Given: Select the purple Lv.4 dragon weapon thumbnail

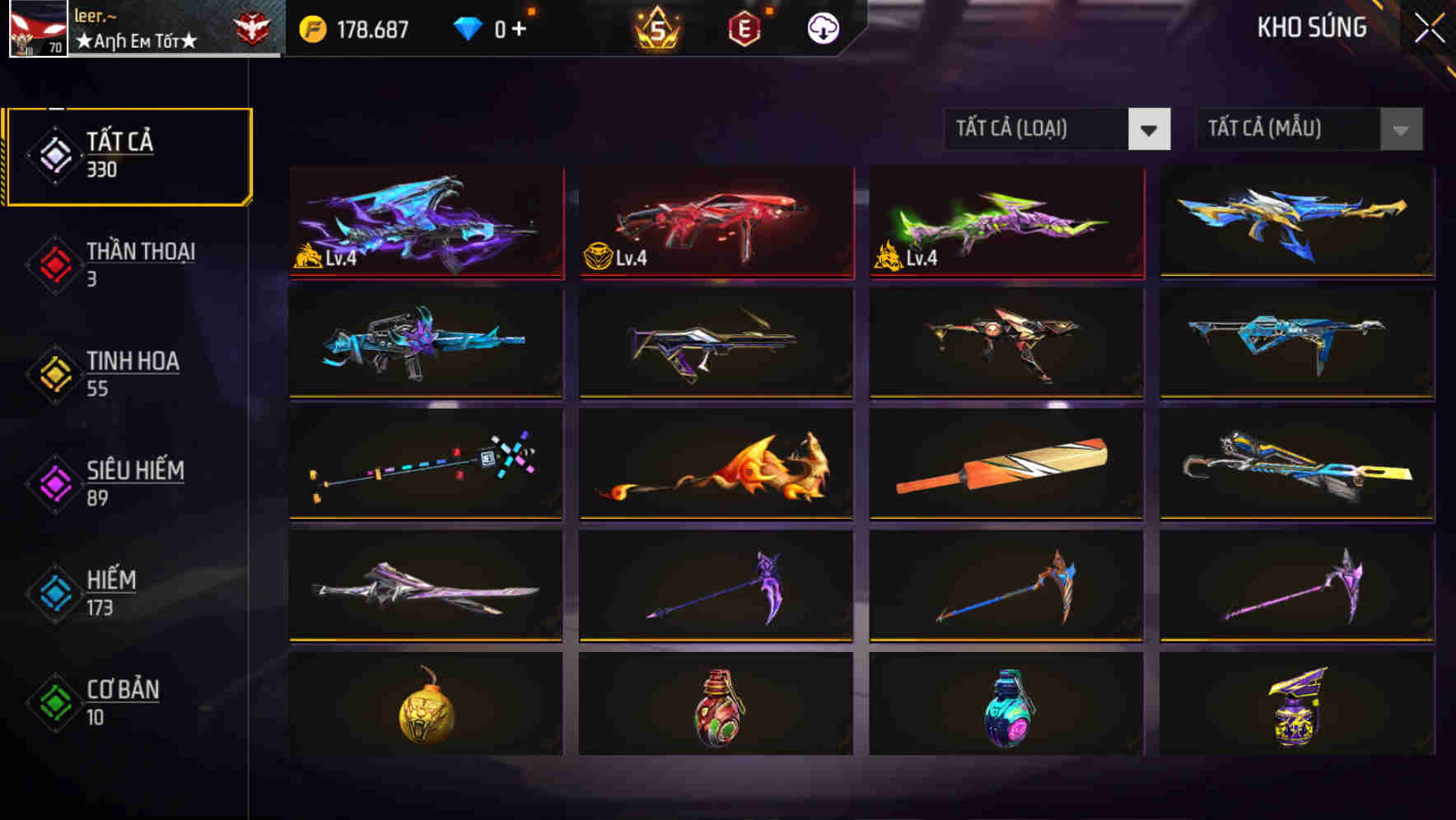Looking at the screenshot, I should click(427, 224).
